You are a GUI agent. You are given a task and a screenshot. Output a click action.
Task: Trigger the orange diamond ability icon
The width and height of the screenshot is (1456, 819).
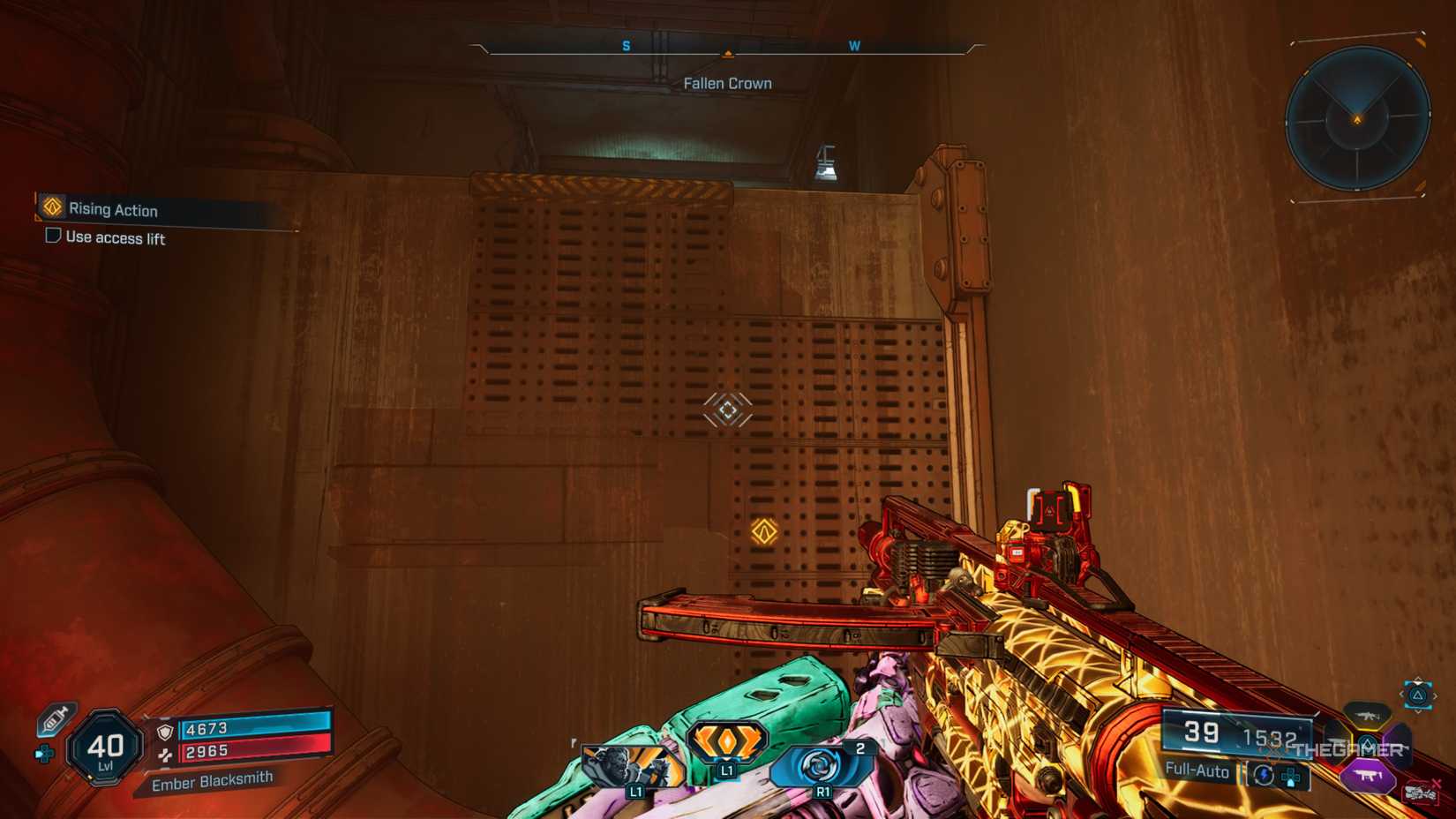point(726,743)
